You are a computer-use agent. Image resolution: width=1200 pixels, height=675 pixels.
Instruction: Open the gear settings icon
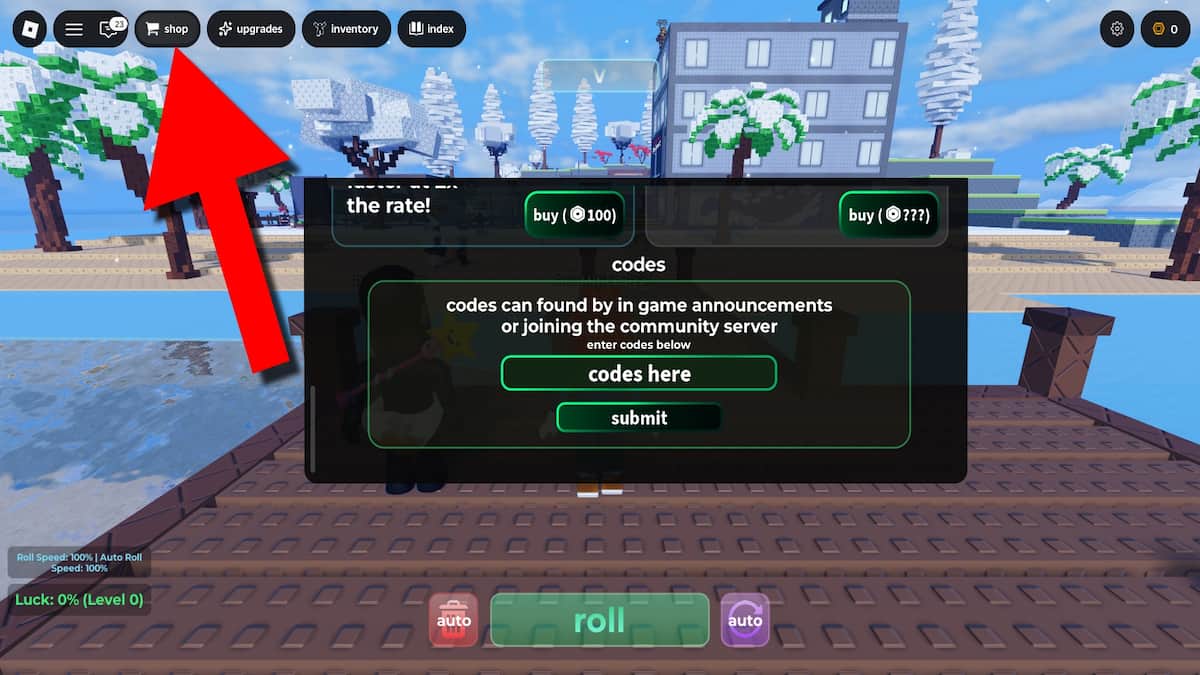click(1117, 29)
